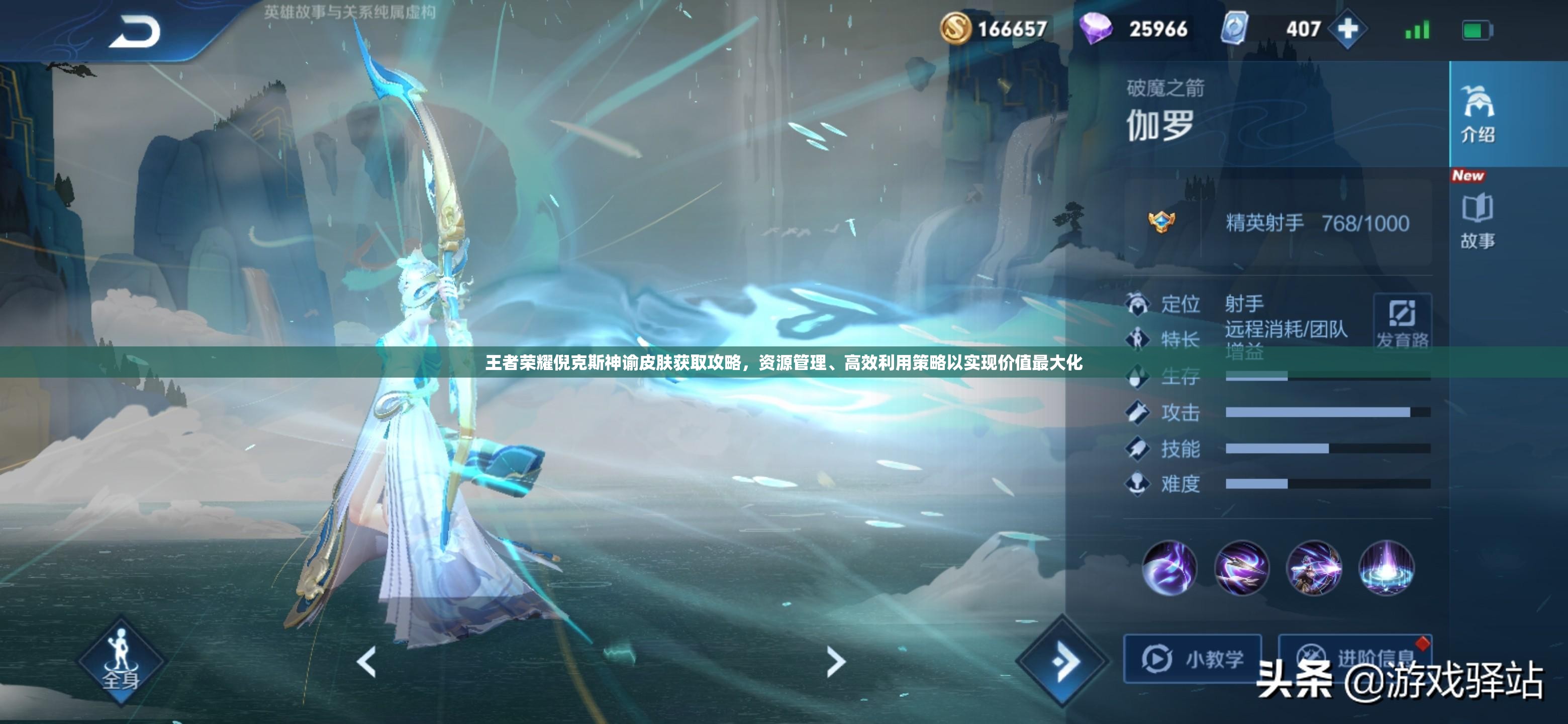The width and height of the screenshot is (1568, 724).
Task: Select the third archer skill icon
Action: 1314,568
